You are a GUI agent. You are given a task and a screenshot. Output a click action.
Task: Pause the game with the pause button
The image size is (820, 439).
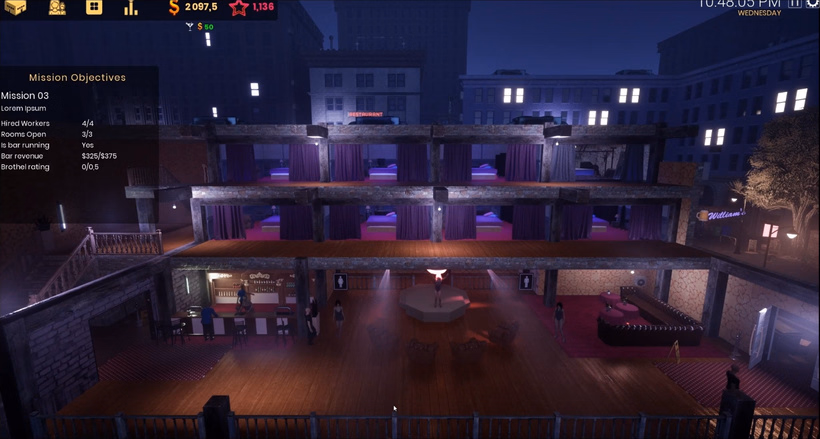coord(795,3)
